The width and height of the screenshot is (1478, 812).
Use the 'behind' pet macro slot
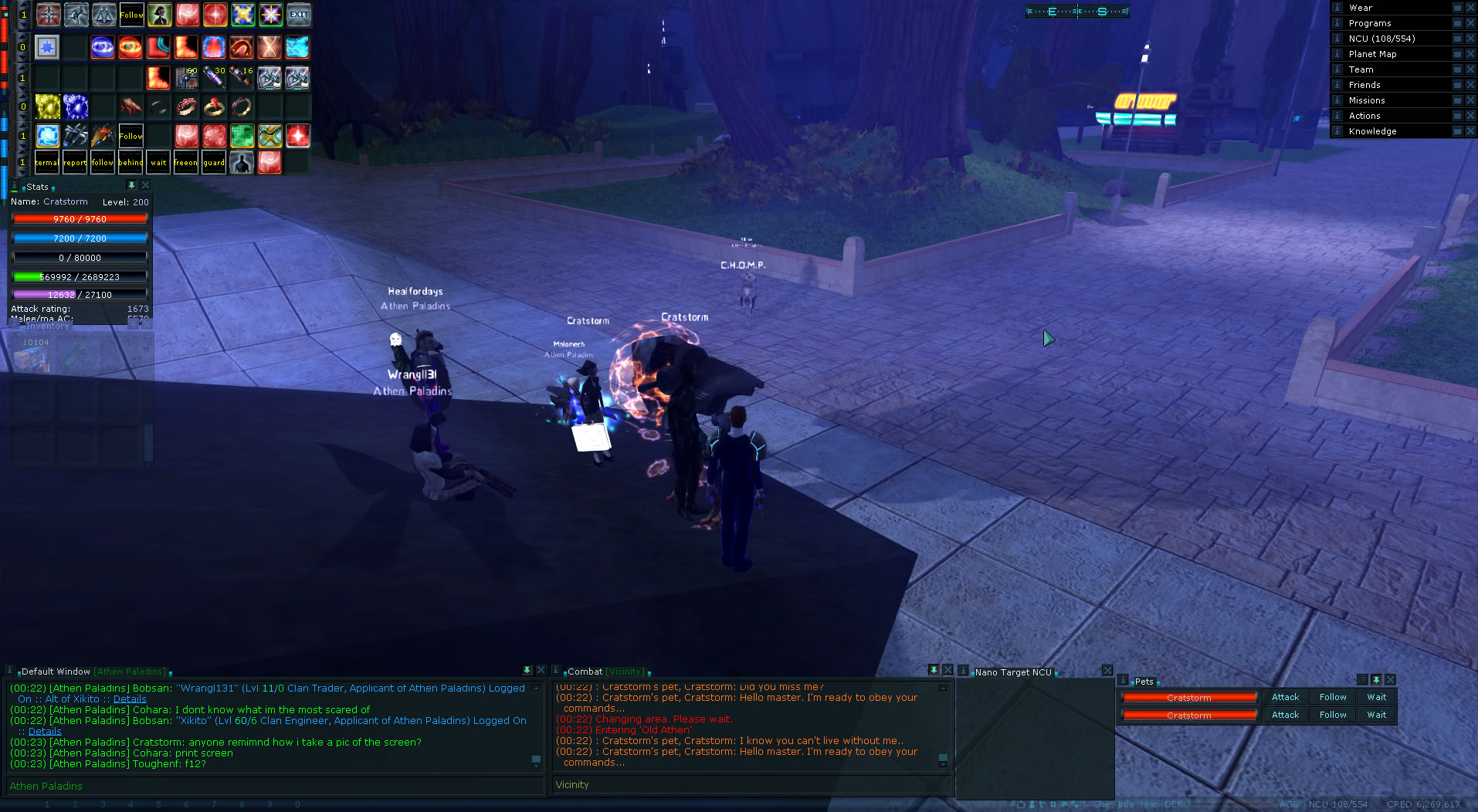(131, 162)
